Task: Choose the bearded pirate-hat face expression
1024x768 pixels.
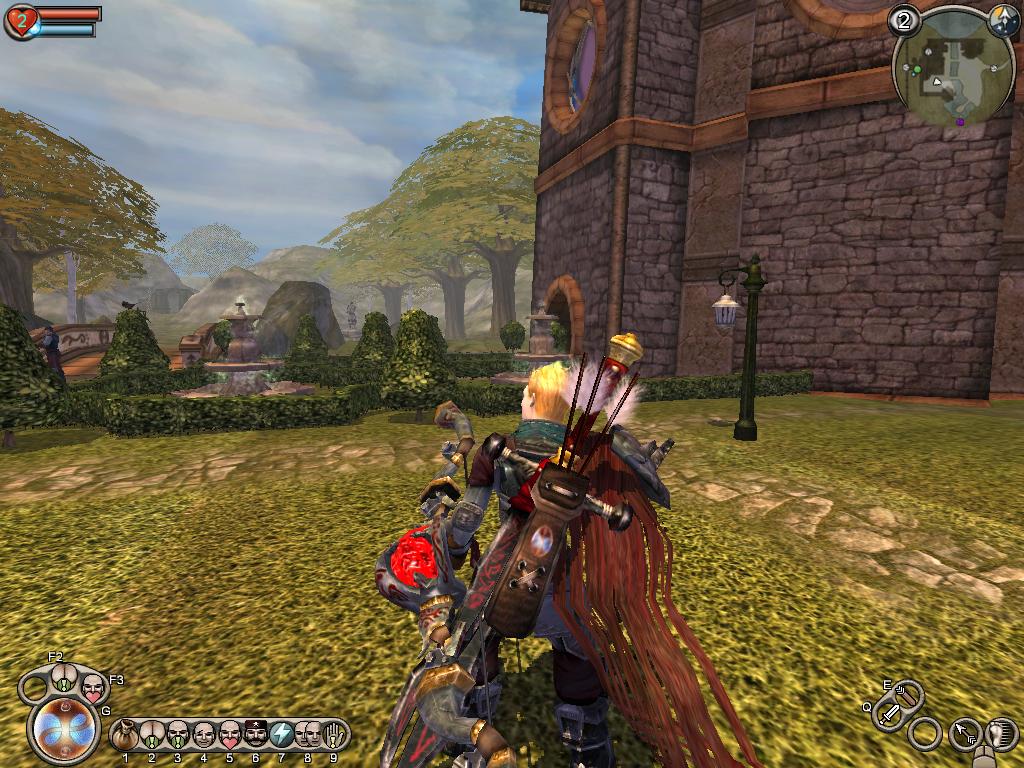Action: 255,735
